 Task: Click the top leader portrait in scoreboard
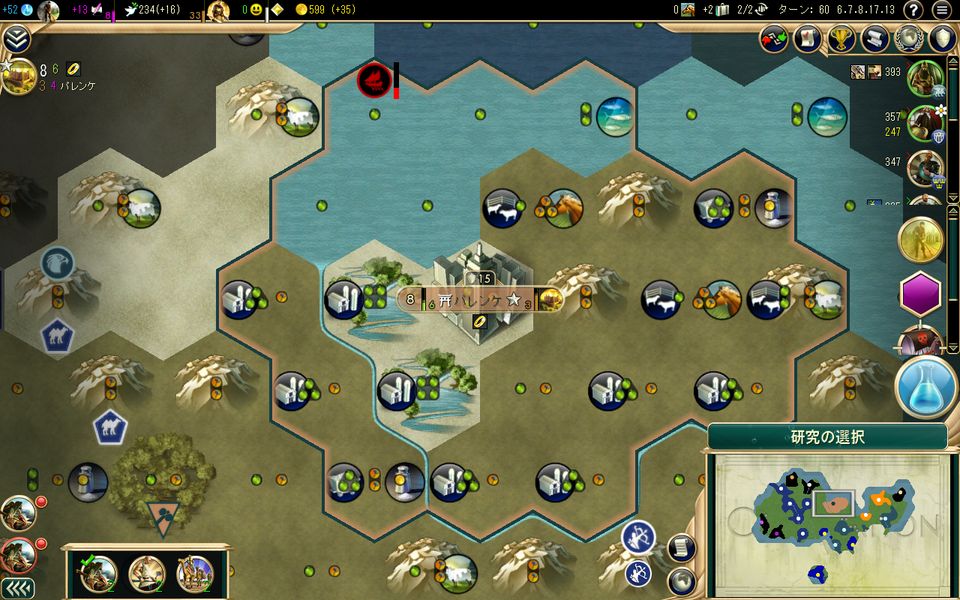(925, 78)
